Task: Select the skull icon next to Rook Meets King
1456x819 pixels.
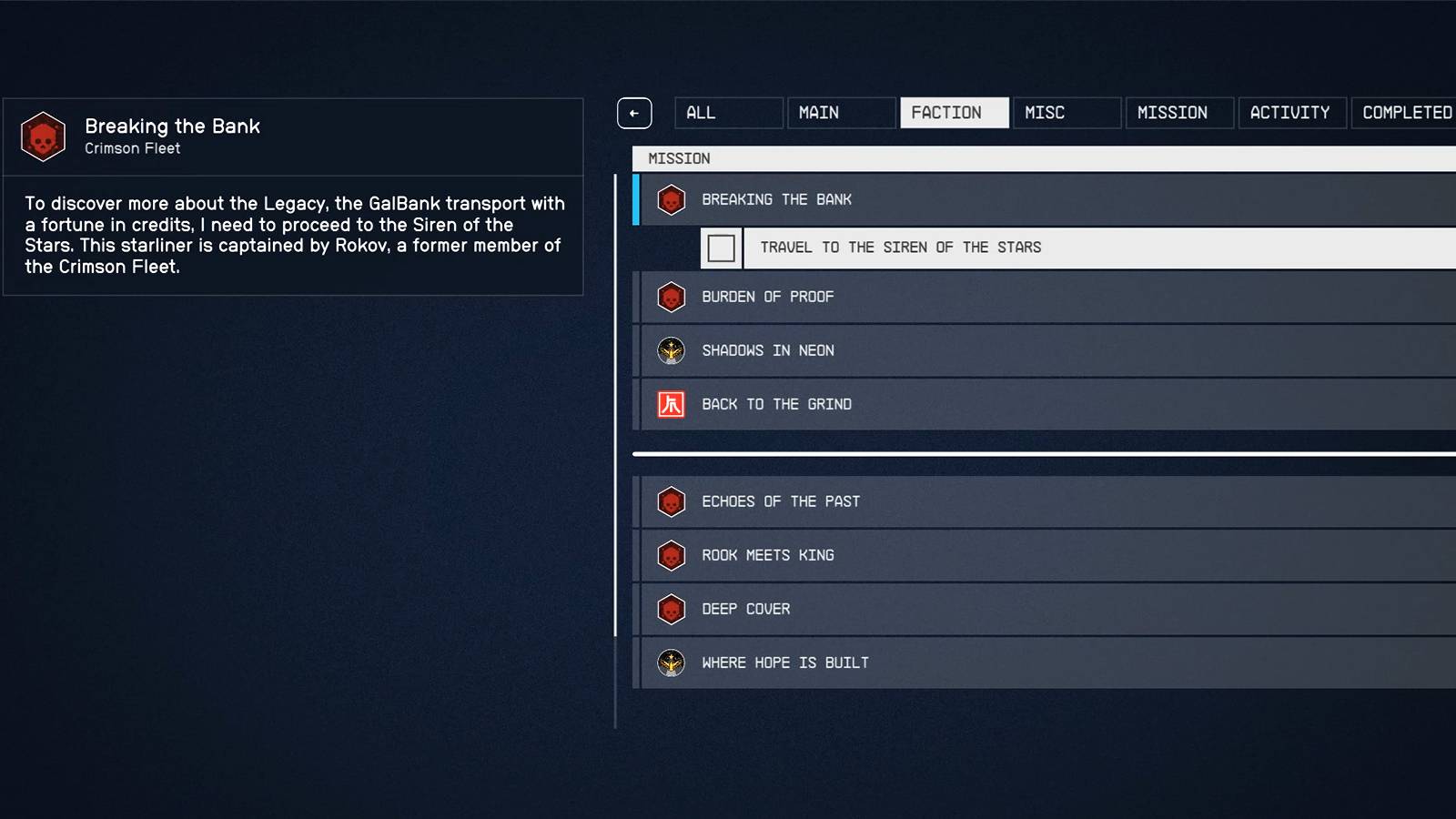Action: point(671,555)
